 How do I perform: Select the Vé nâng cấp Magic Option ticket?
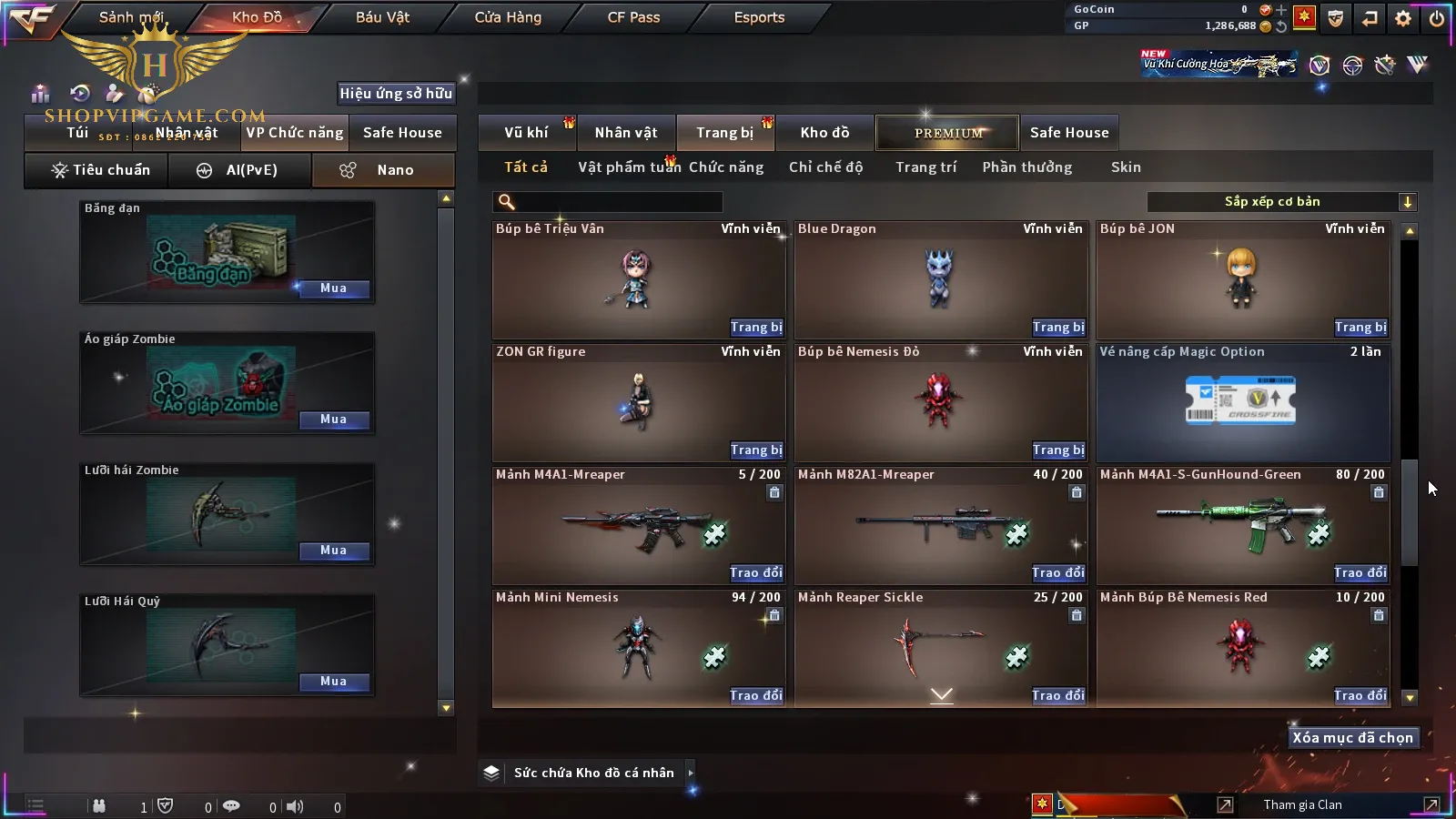click(x=1242, y=402)
